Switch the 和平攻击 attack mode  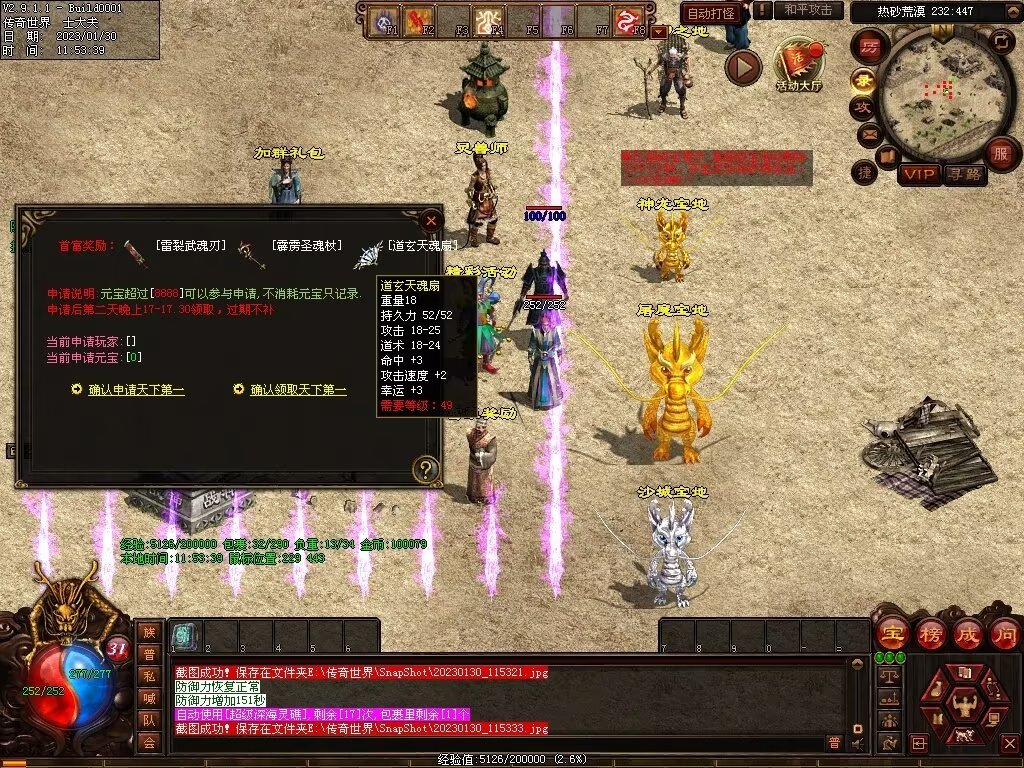[808, 10]
